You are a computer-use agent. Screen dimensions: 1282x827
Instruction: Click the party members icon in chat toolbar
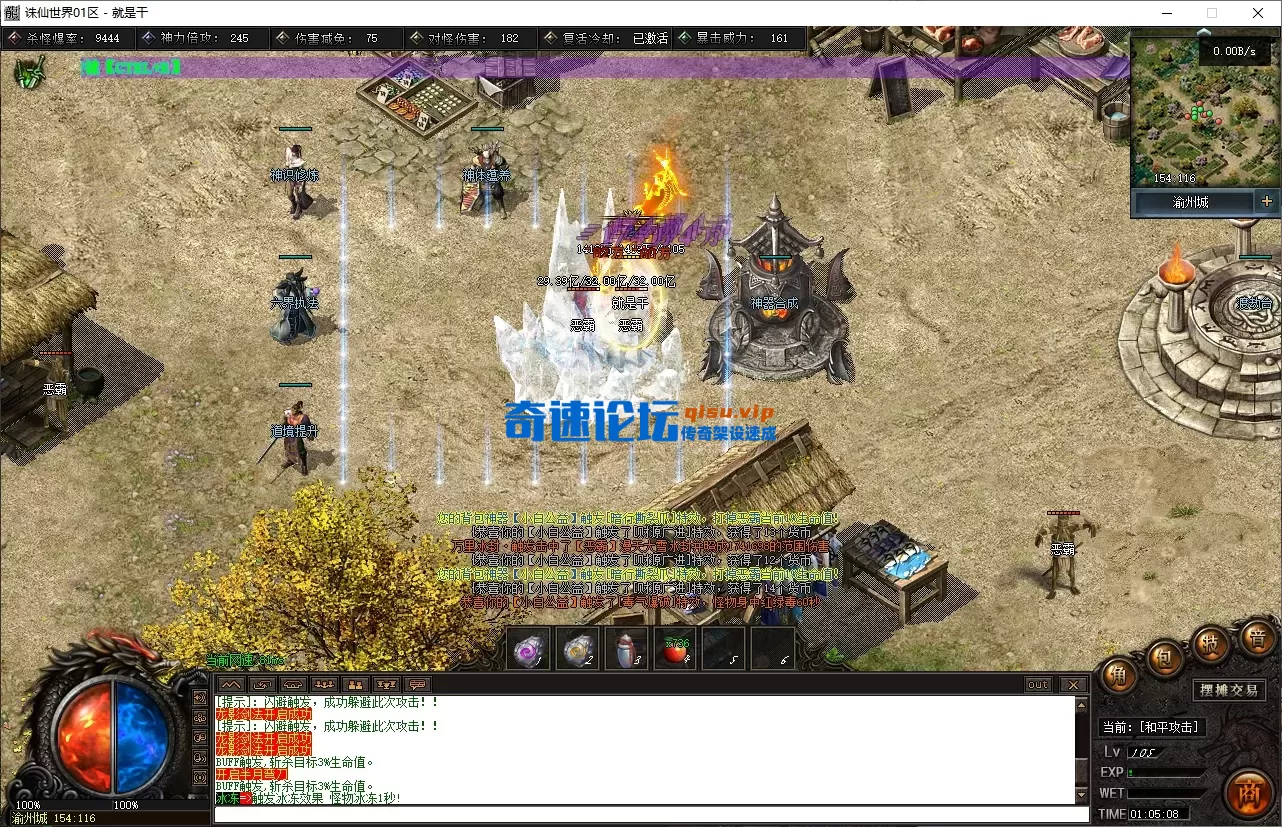(355, 683)
